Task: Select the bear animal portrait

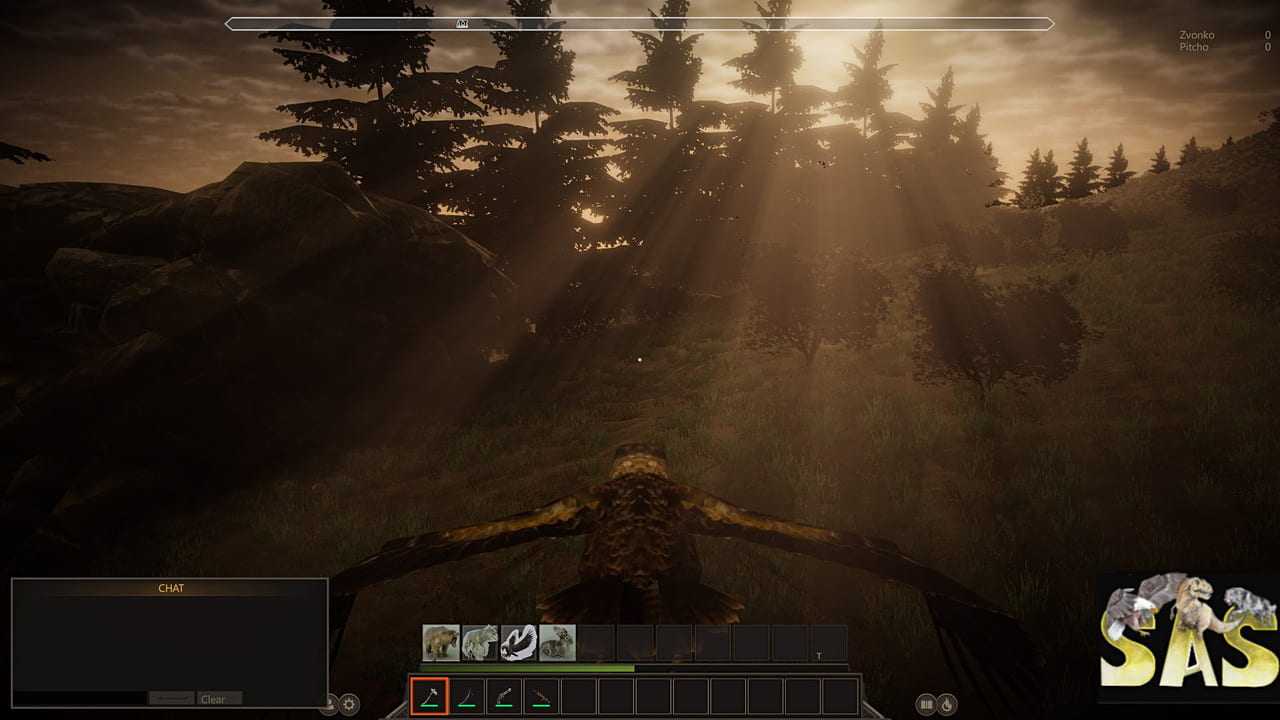Action: 441,642
